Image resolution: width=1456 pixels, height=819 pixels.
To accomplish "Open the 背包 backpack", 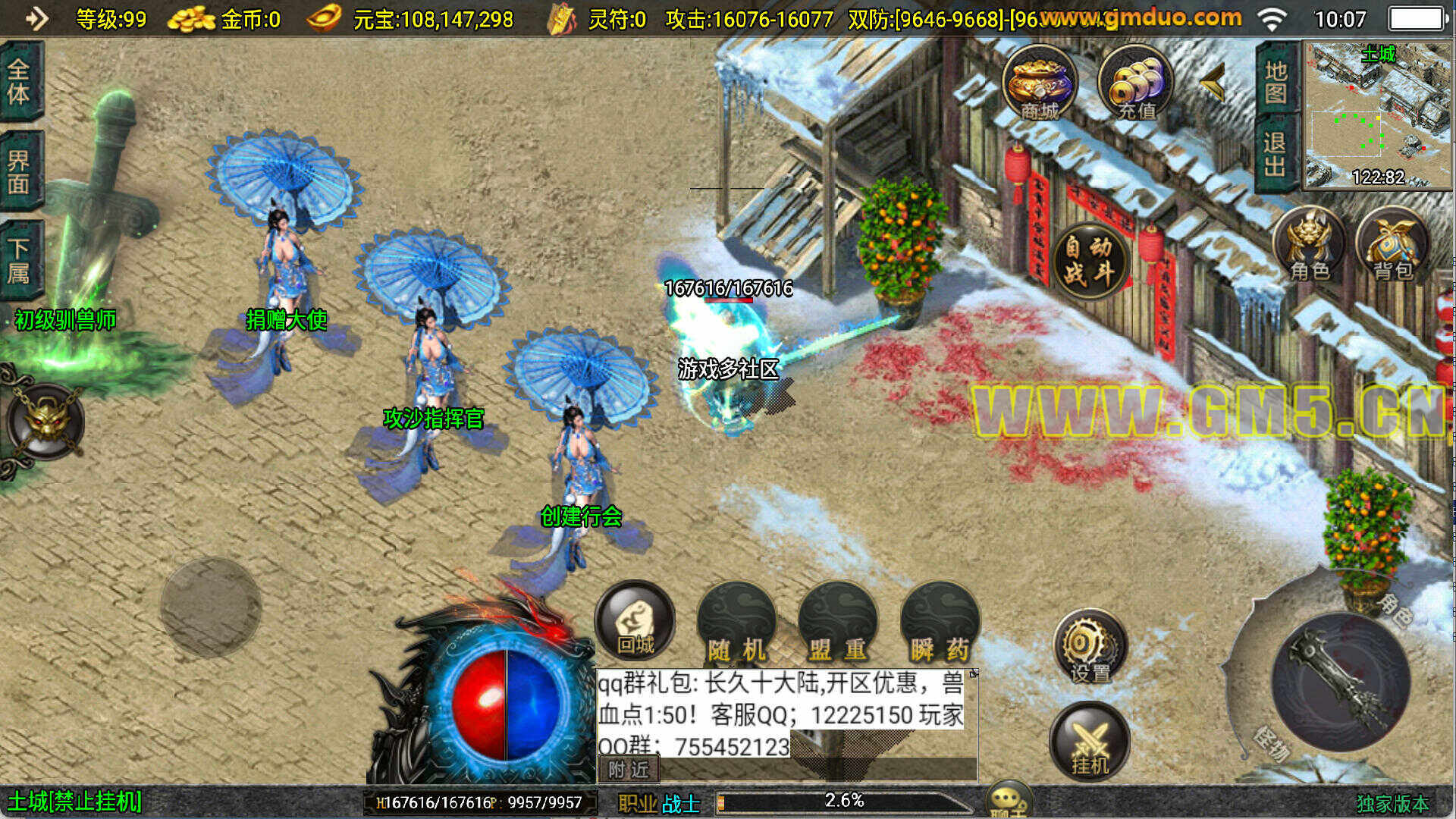I will pos(1392,245).
